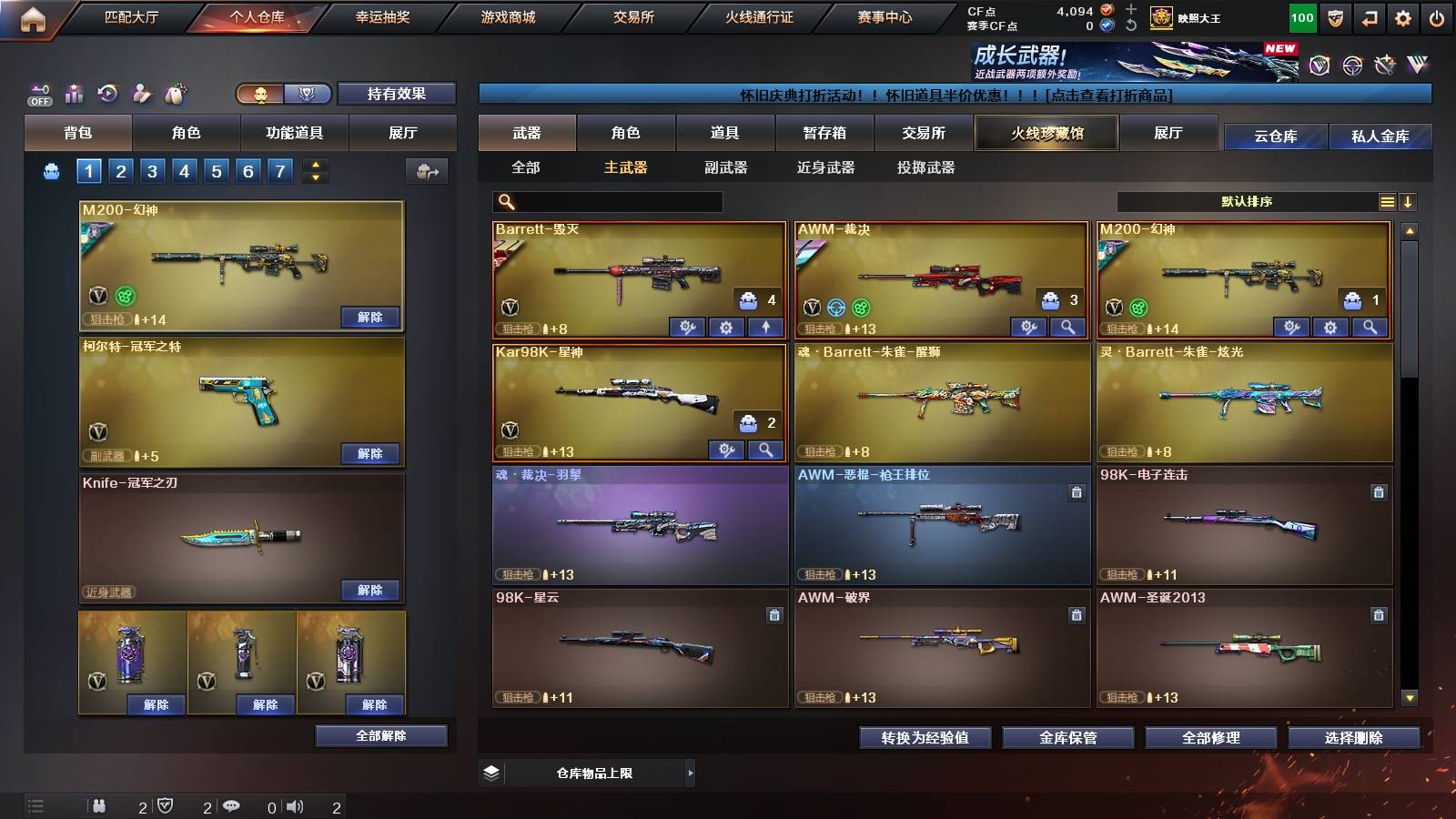The width and height of the screenshot is (1456, 819).
Task: Switch to the 火线珍藏馆 tab
Action: click(1045, 133)
